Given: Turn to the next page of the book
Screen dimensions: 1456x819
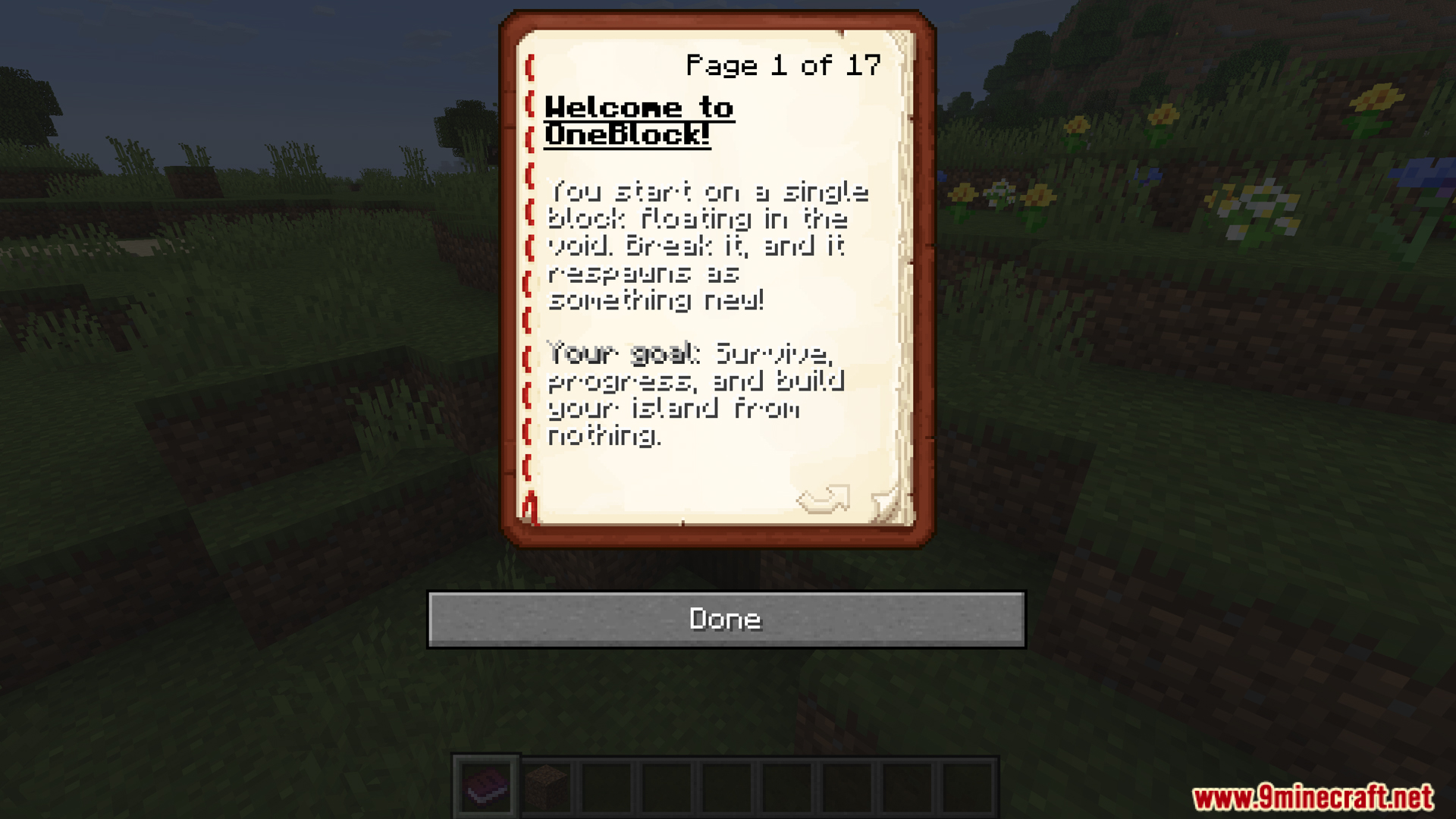Looking at the screenshot, I should (823, 500).
